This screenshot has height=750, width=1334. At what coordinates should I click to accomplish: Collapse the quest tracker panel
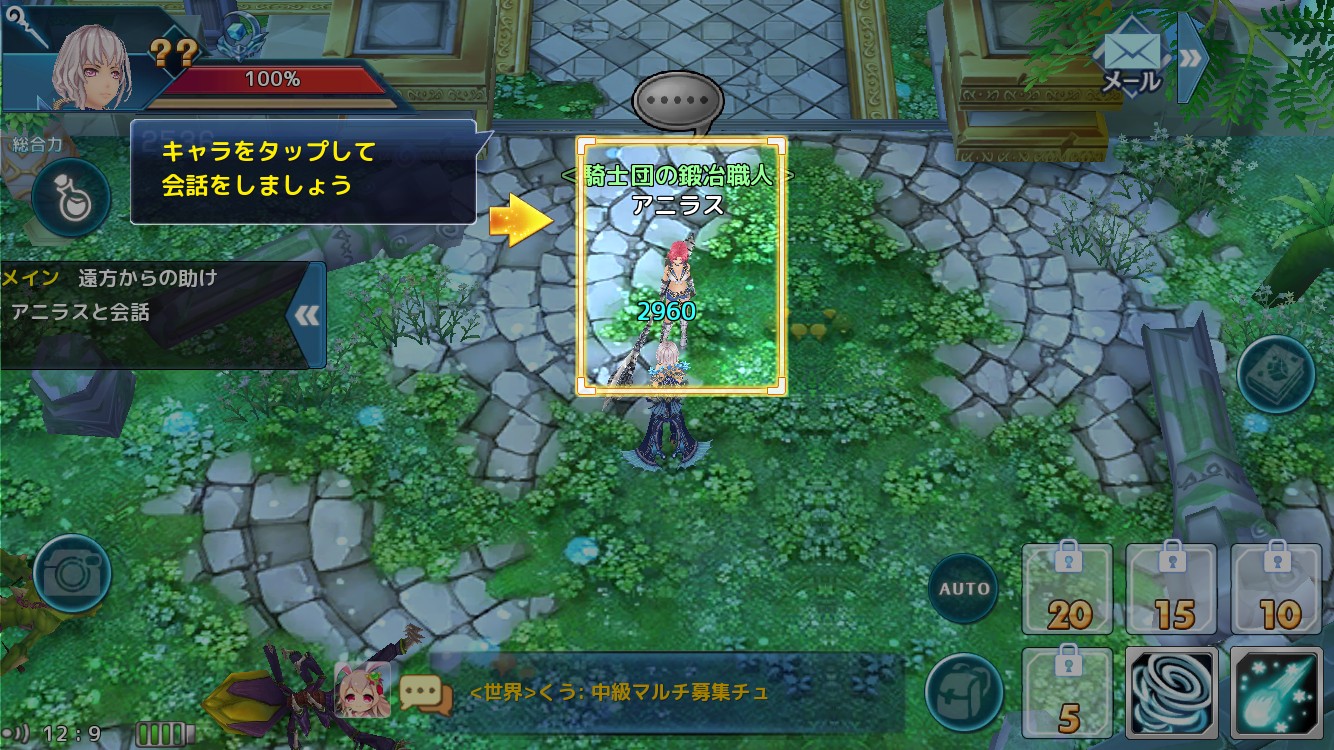tap(307, 316)
